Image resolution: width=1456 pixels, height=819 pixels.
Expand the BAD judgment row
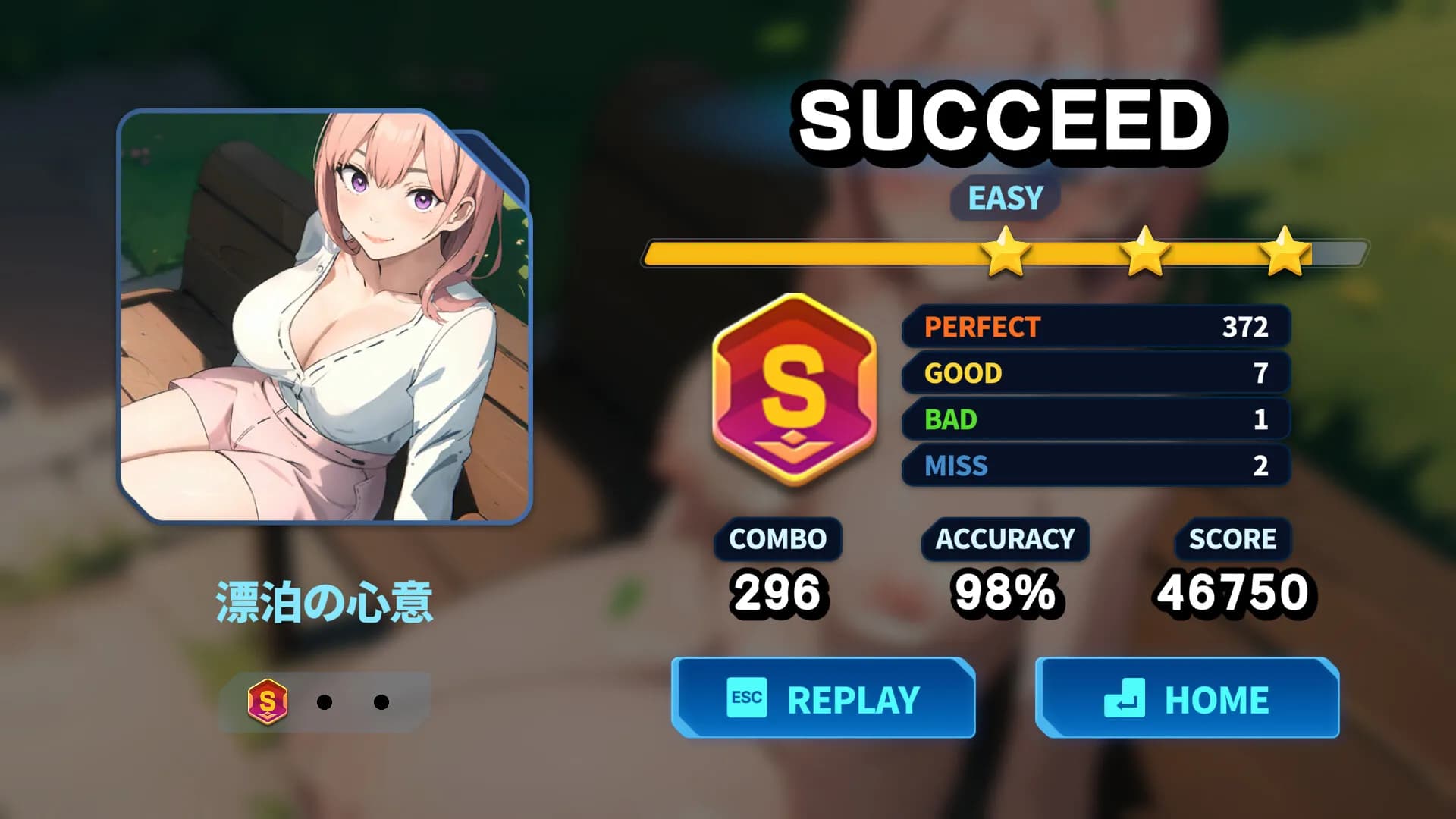coord(1094,420)
